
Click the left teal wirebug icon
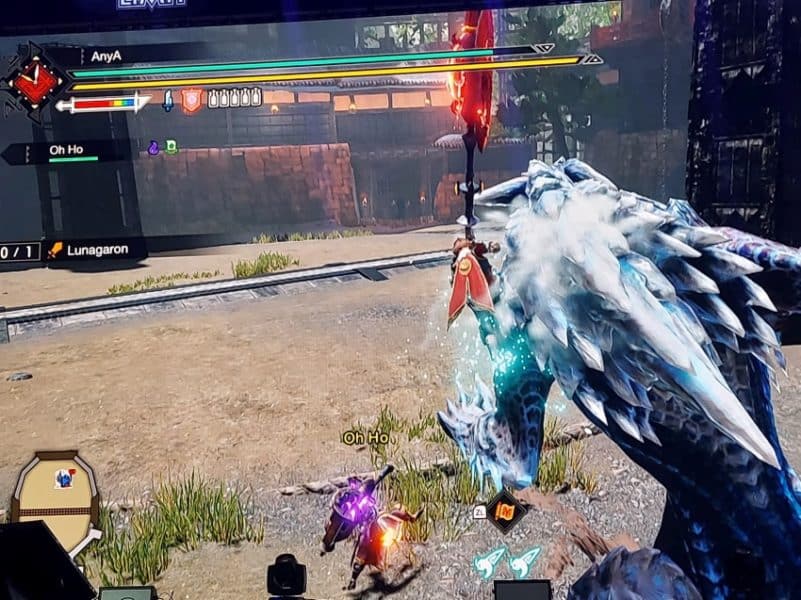tap(490, 562)
